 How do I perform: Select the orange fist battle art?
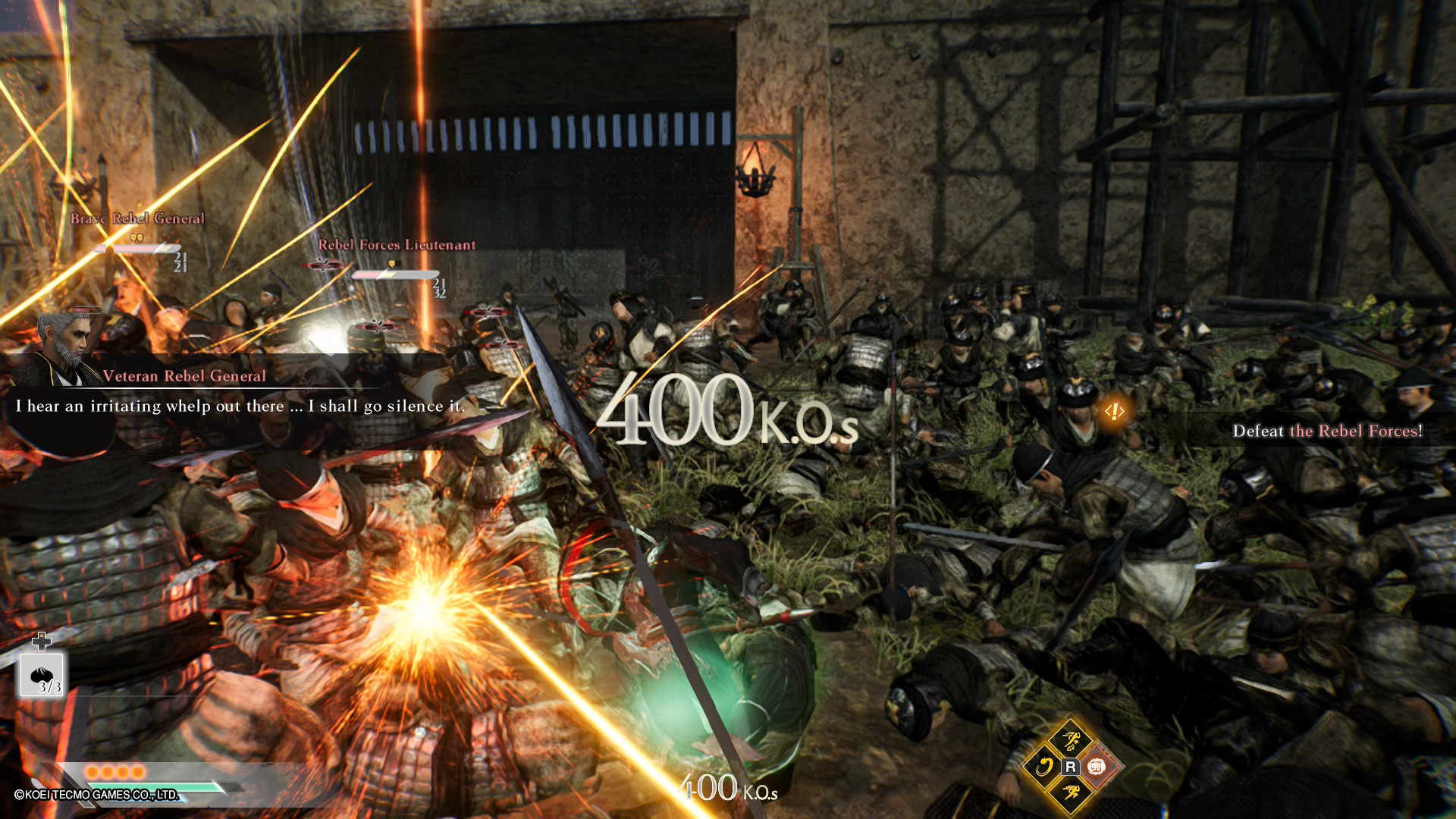[x=1097, y=767]
